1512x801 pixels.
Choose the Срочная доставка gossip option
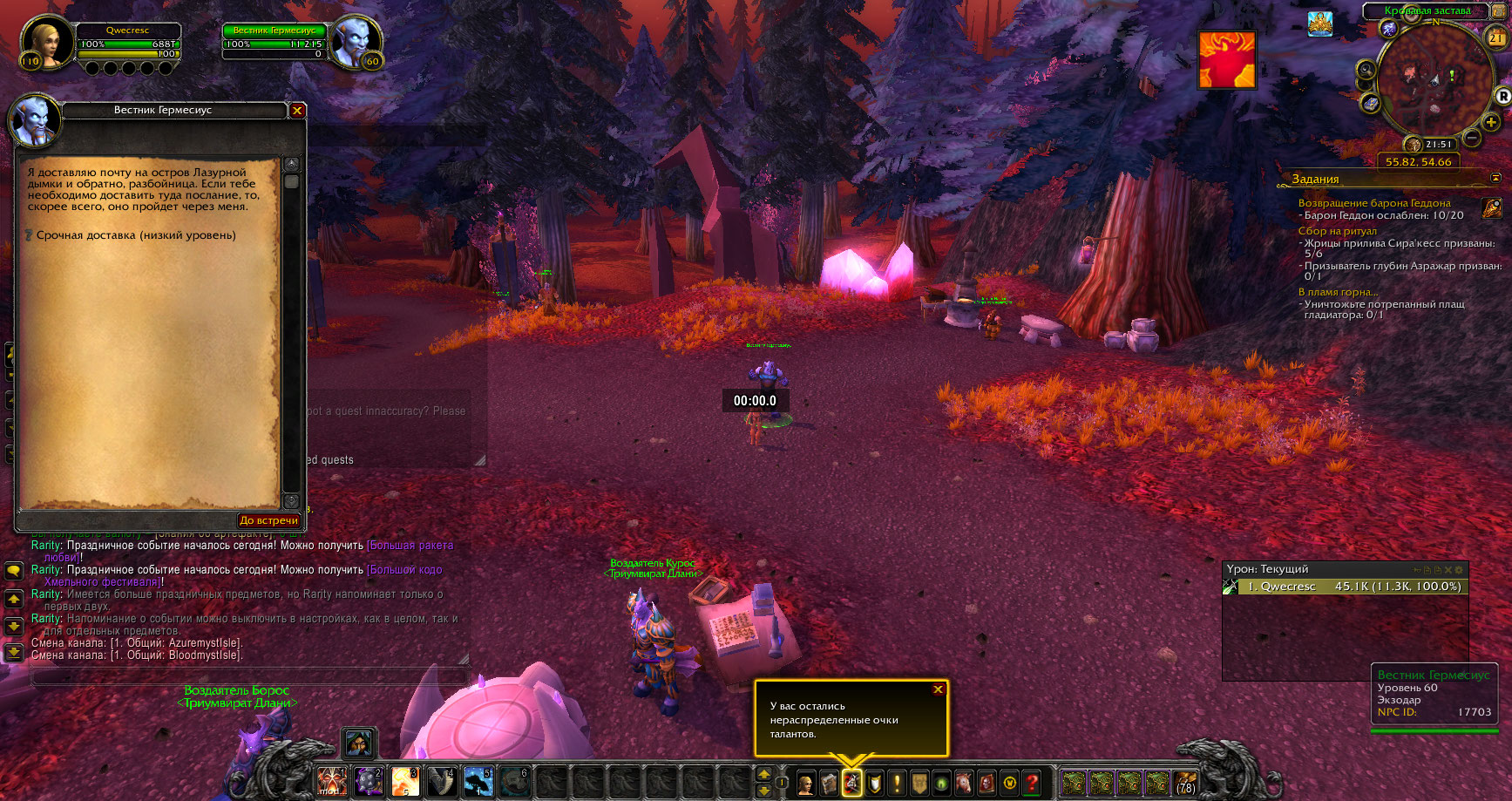coord(136,235)
